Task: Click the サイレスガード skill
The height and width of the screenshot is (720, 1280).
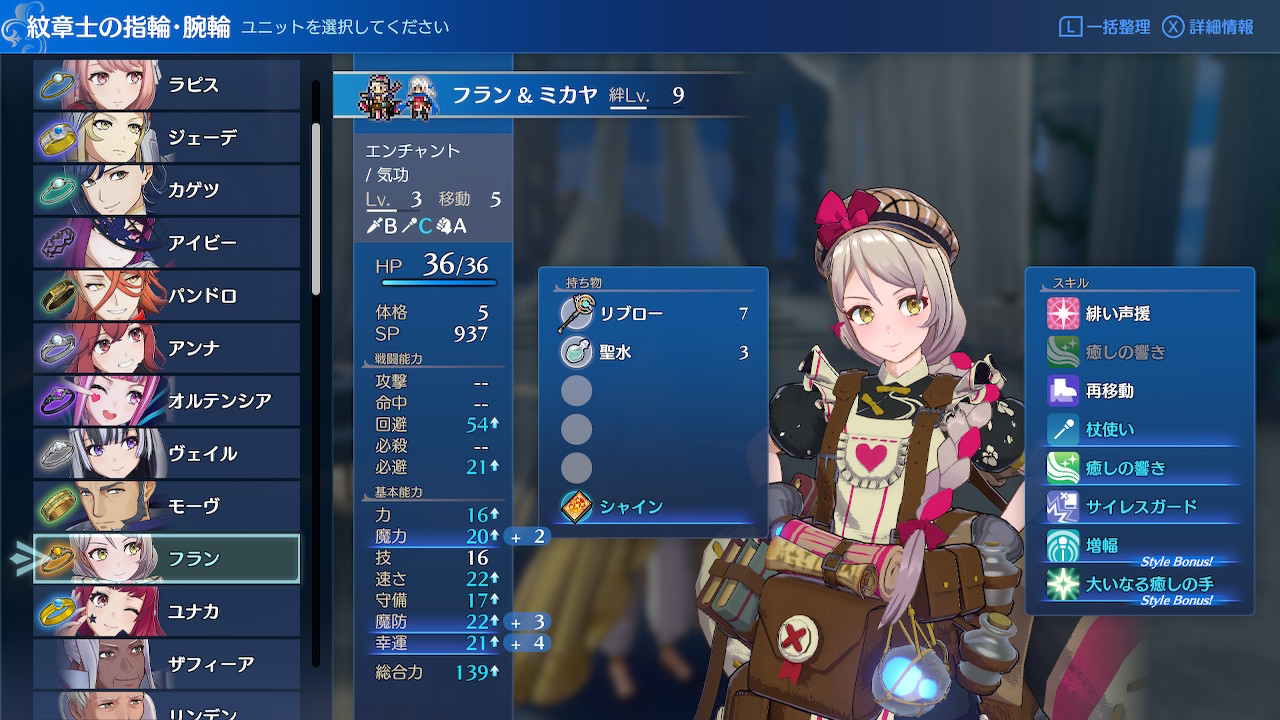Action: (1140, 507)
